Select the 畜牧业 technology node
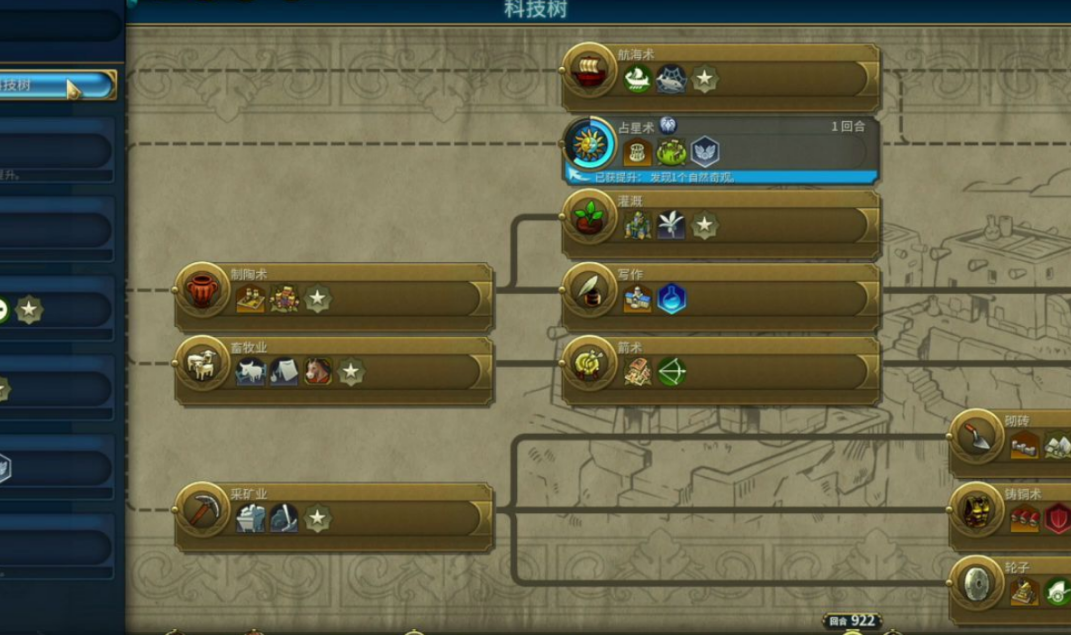The height and width of the screenshot is (635, 1071). coord(334,371)
